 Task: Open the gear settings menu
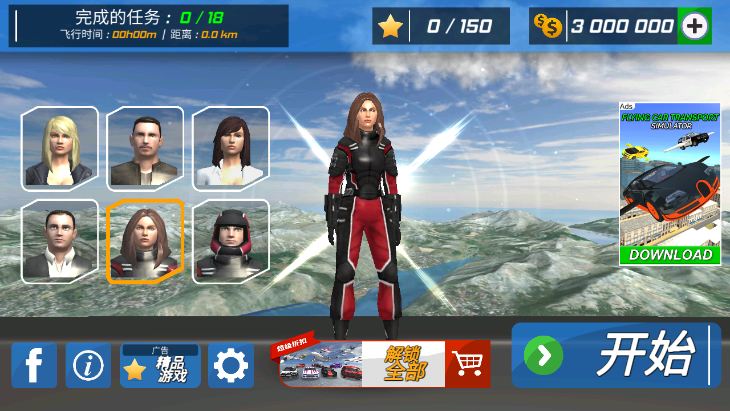231,366
